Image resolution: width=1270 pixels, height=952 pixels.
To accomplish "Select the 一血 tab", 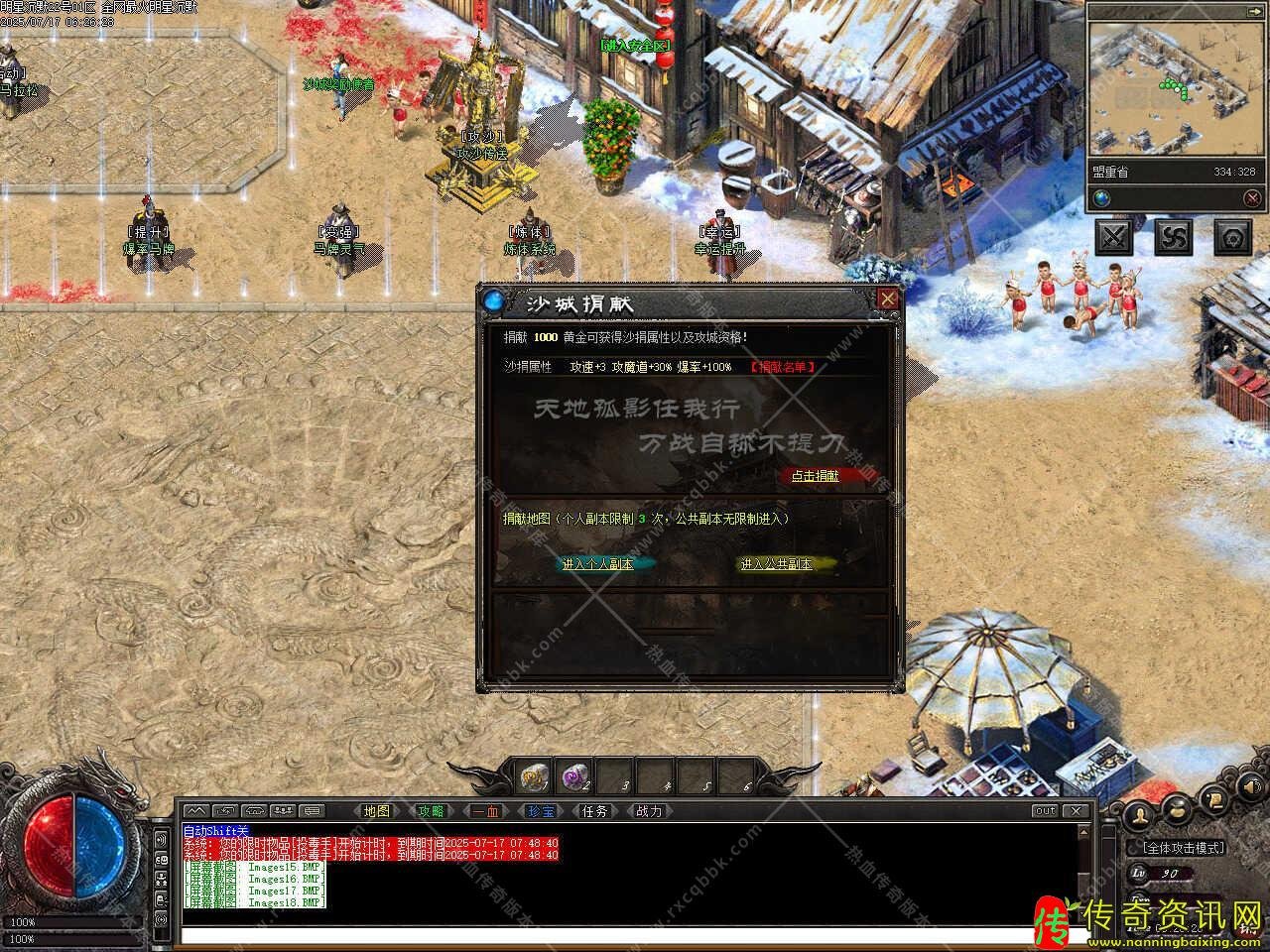I will (x=485, y=811).
